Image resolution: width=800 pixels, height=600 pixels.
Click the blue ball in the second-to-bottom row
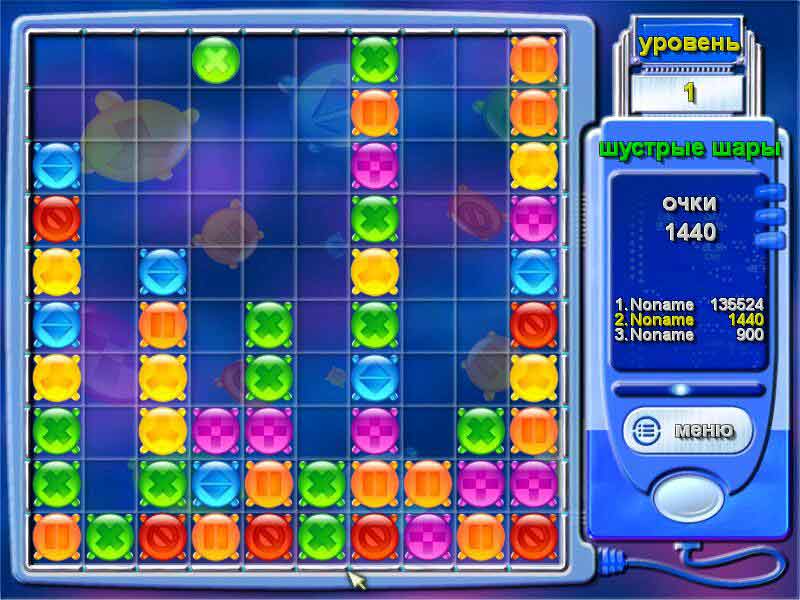[x=215, y=484]
